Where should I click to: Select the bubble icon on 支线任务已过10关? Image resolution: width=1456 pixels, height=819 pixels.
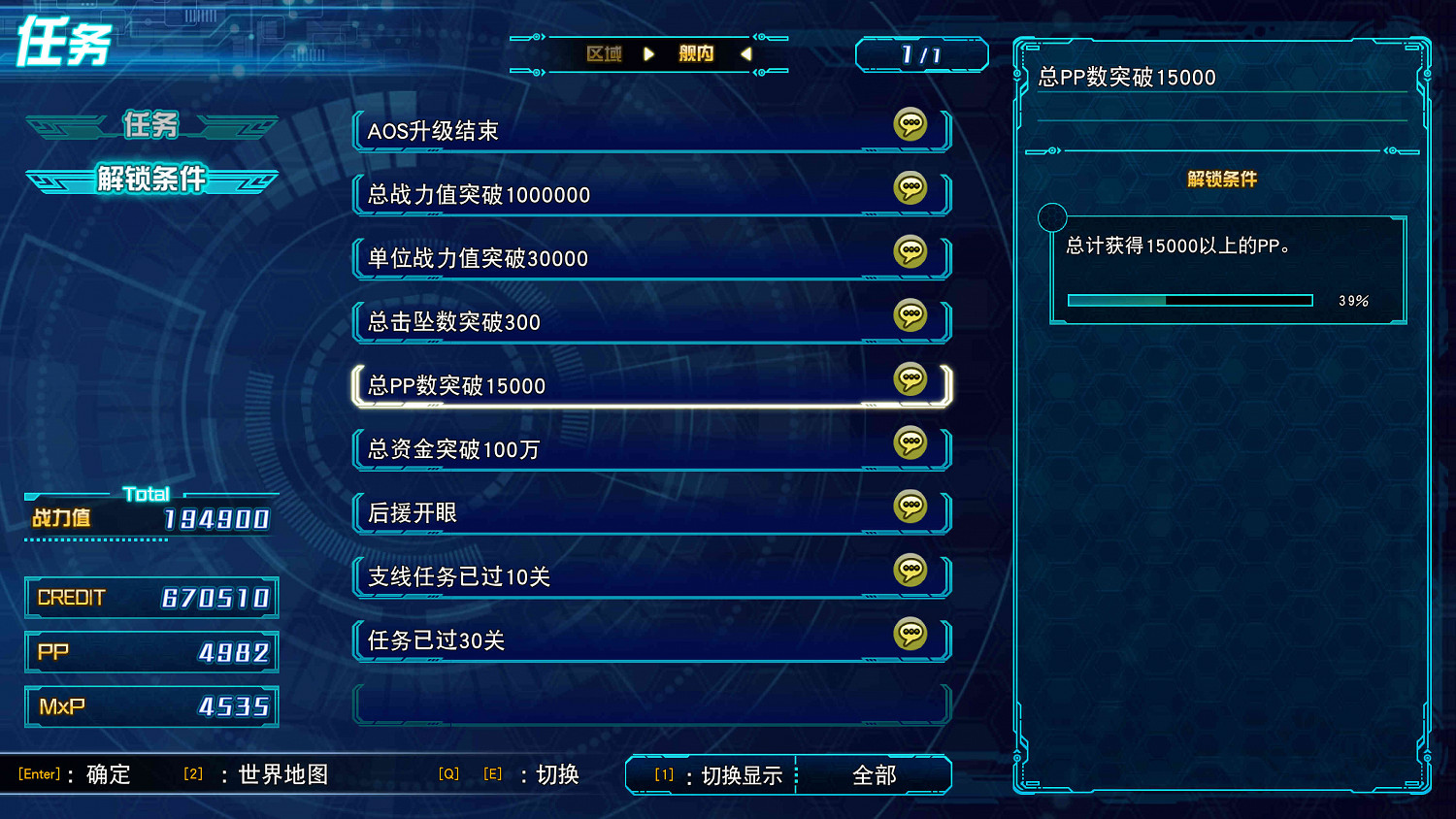click(x=910, y=572)
